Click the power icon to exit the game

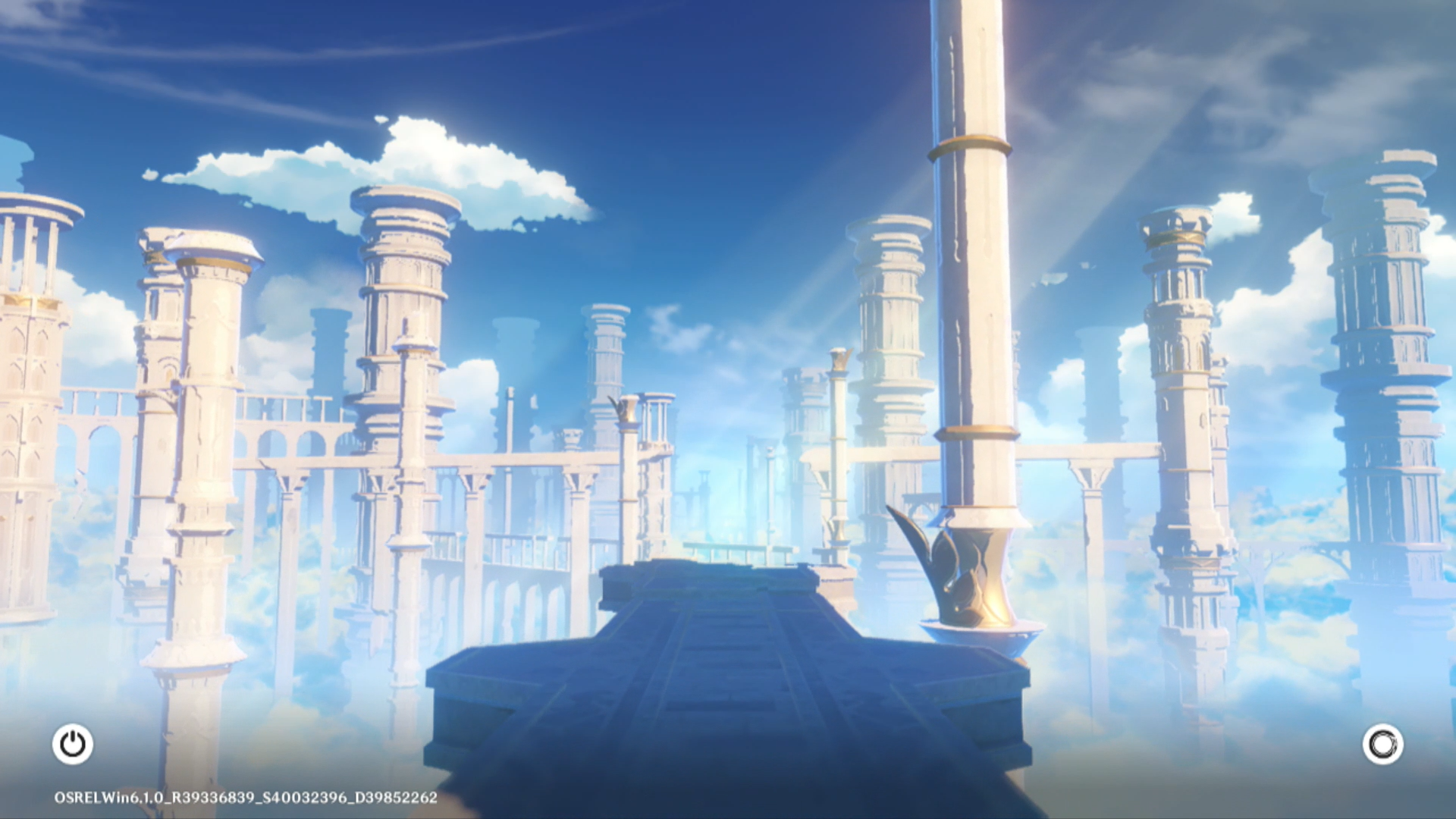pos(73,744)
